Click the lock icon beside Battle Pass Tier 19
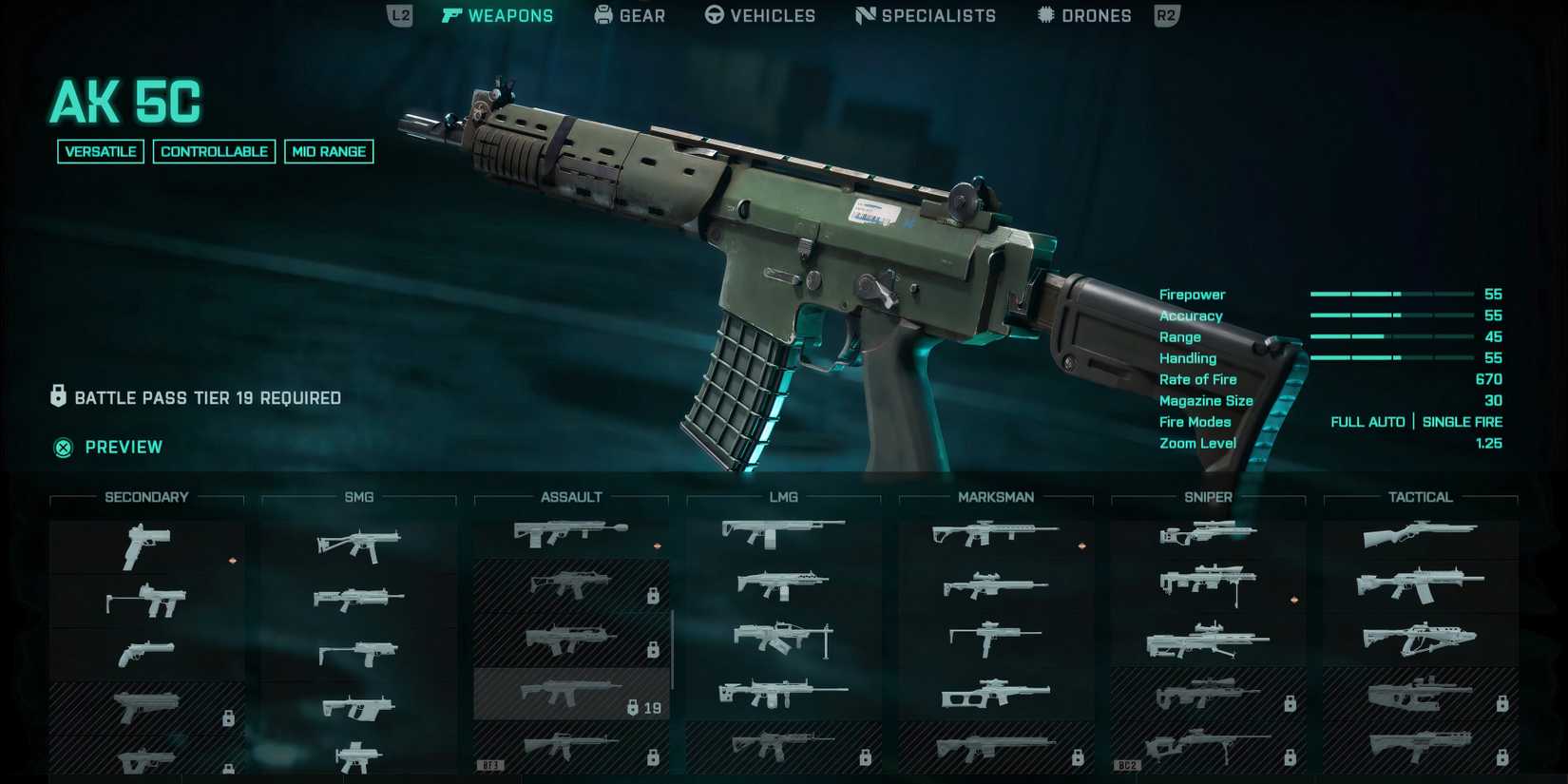Screen dimensions: 1568x784 pos(58,396)
